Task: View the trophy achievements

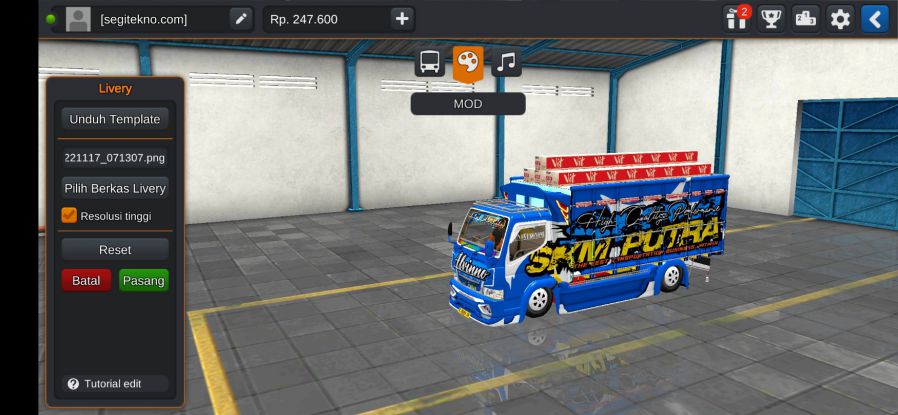Action: pos(771,19)
